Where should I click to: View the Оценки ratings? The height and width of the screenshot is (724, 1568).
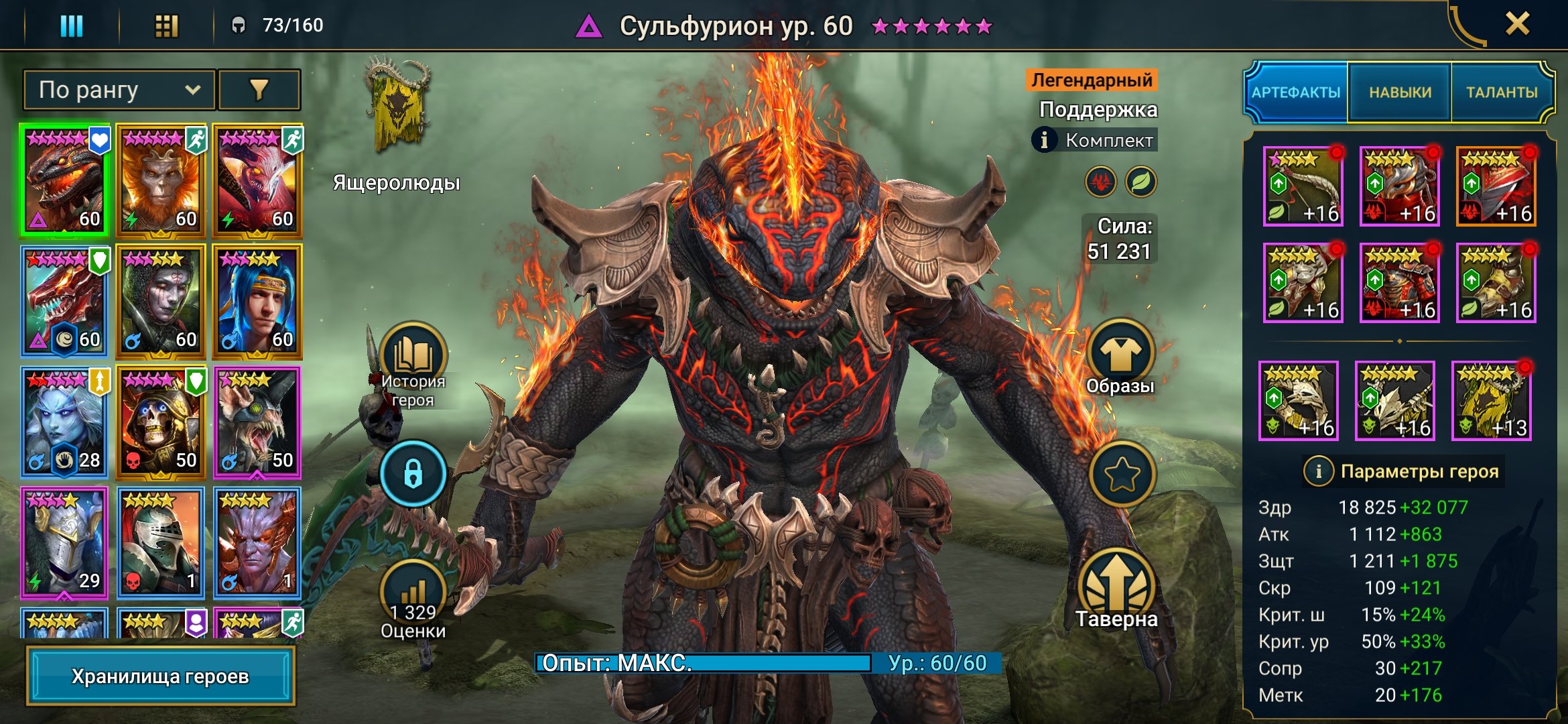pos(413,597)
